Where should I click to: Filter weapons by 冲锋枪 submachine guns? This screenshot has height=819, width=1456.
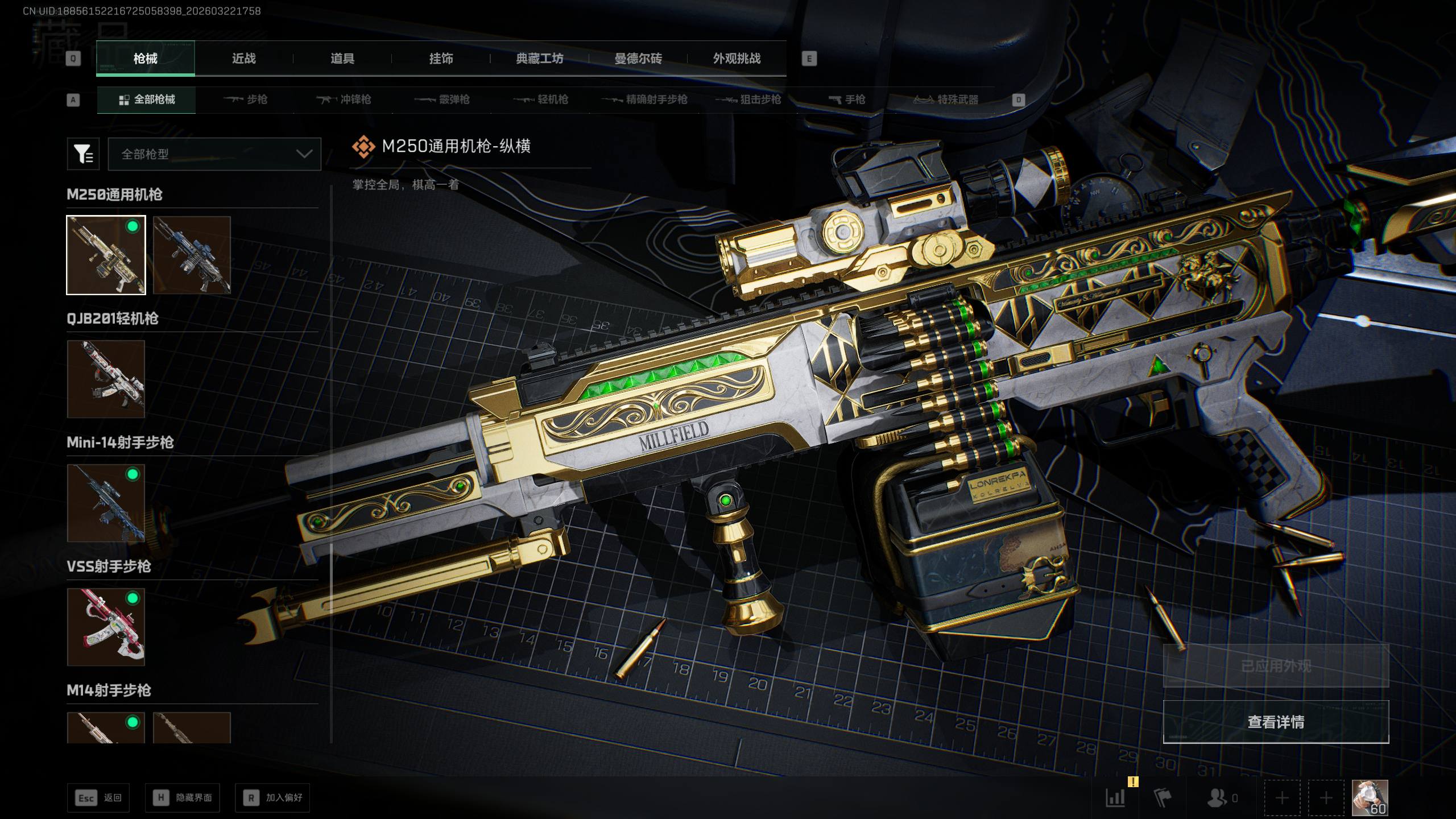[x=344, y=100]
